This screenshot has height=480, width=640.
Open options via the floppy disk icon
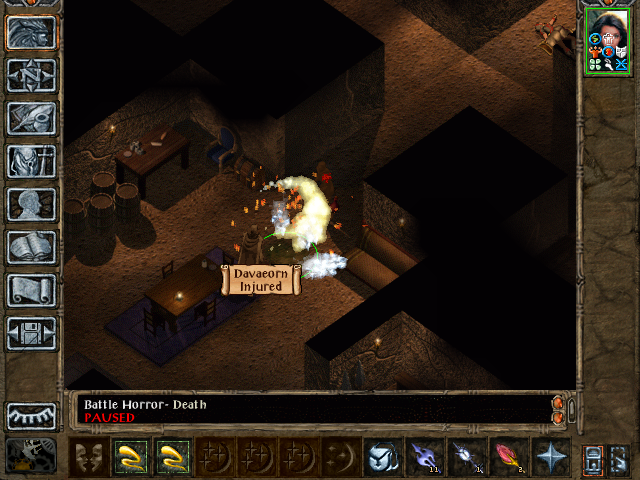(x=31, y=333)
